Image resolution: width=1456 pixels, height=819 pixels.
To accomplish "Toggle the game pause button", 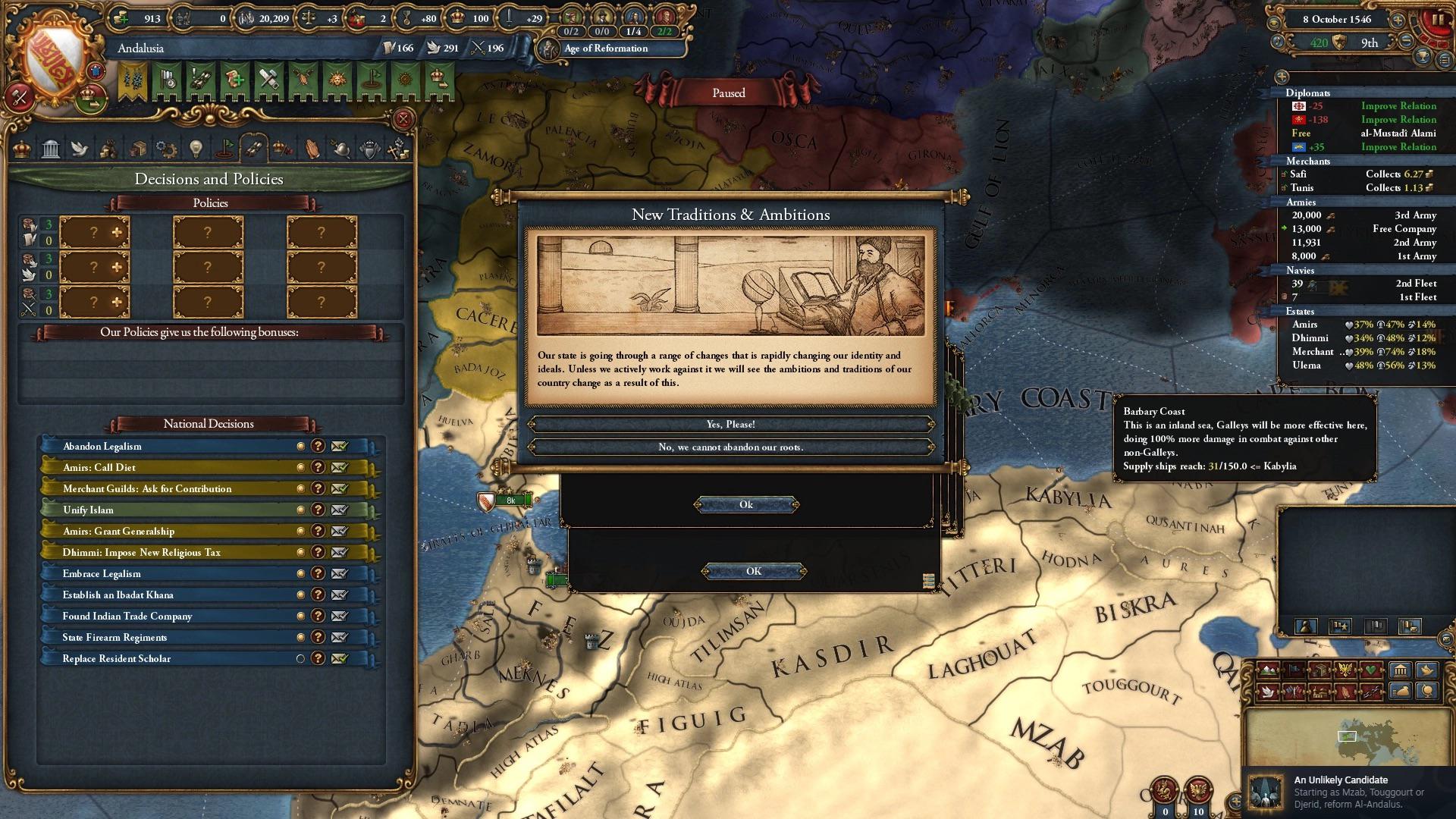I will coord(1437,20).
